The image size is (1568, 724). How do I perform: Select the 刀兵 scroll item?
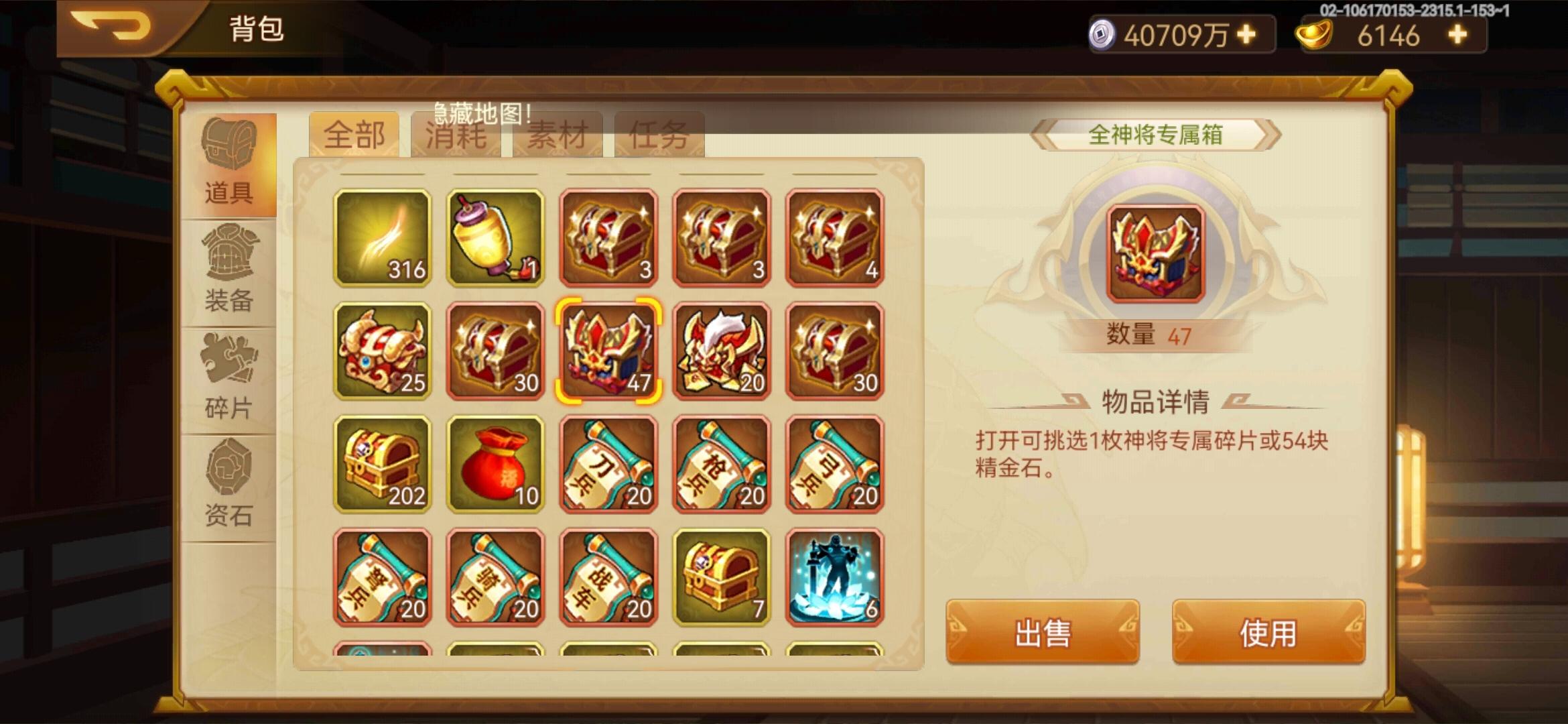tap(607, 463)
